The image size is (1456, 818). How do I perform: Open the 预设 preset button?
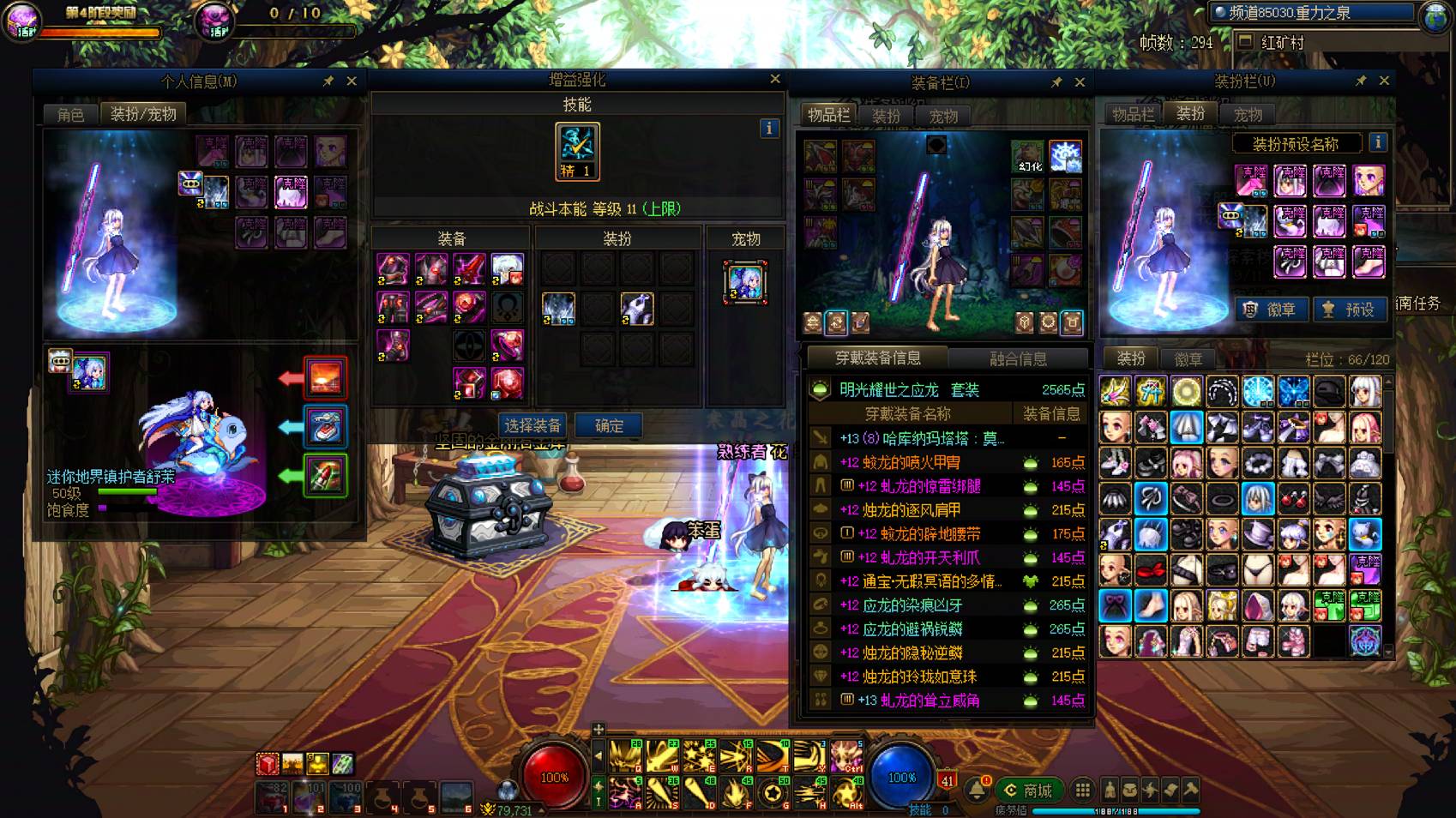(x=1350, y=310)
